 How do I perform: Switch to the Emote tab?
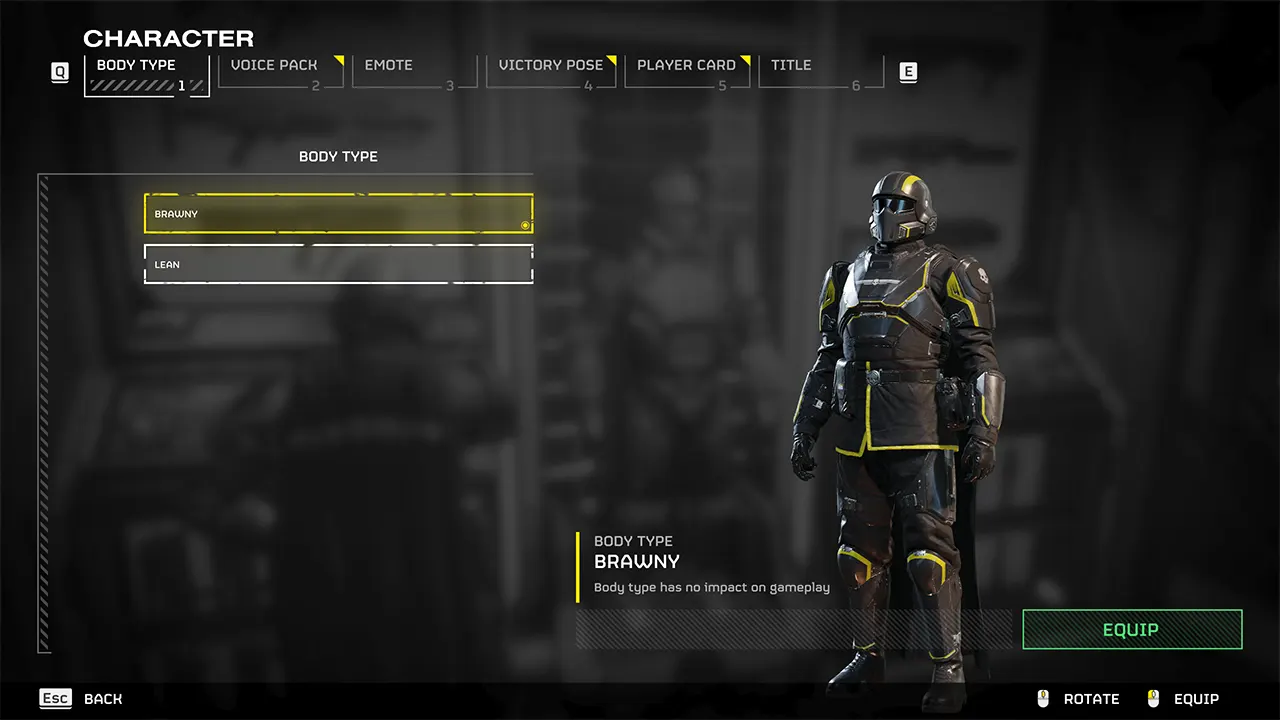click(389, 65)
